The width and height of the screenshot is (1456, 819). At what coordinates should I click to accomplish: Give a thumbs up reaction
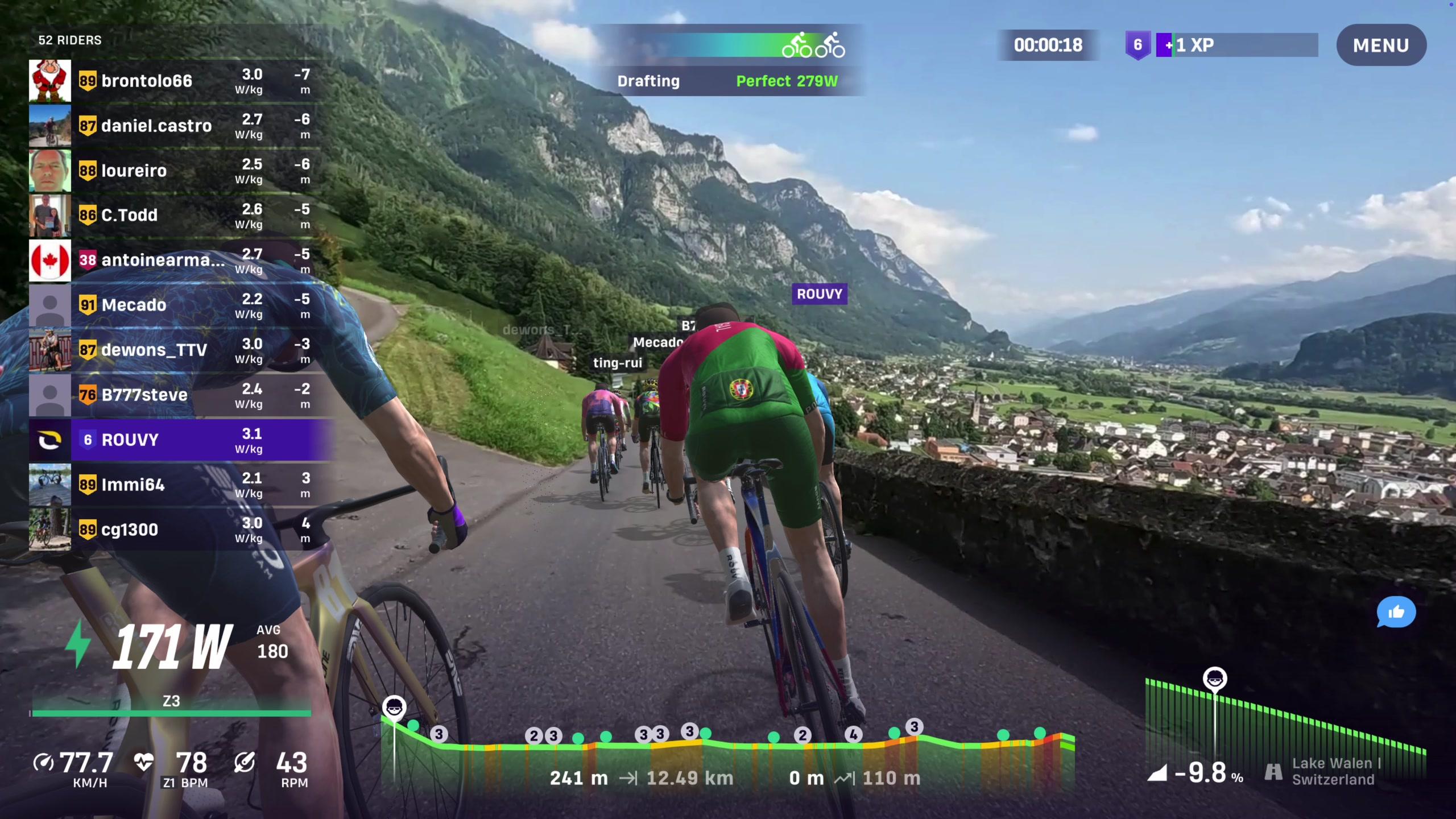click(1395, 612)
